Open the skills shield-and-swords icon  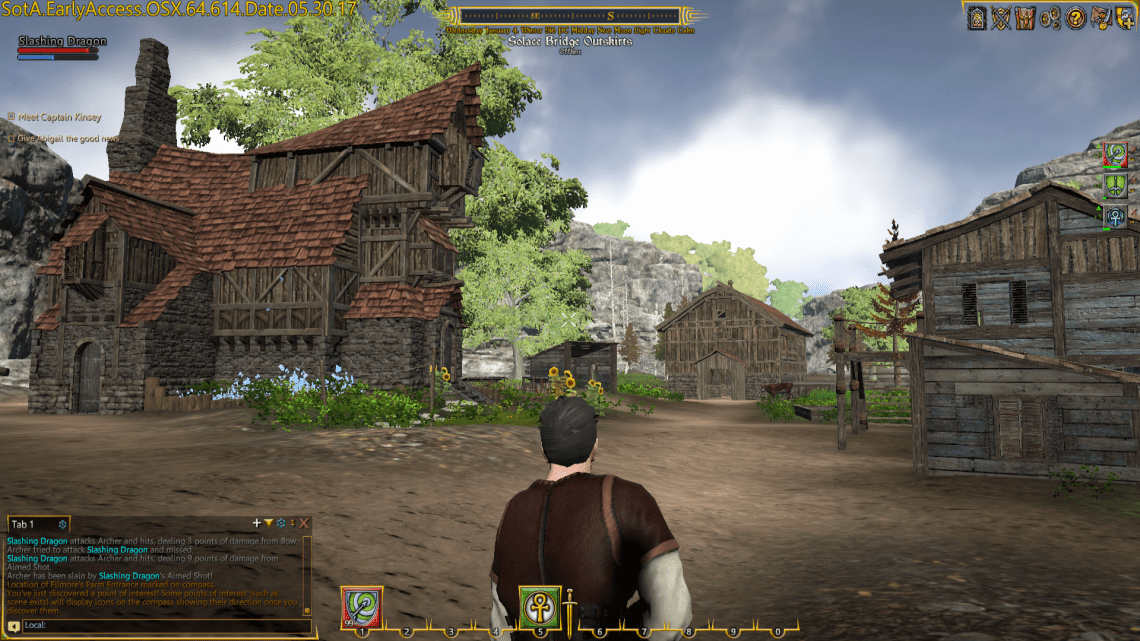[1001, 17]
